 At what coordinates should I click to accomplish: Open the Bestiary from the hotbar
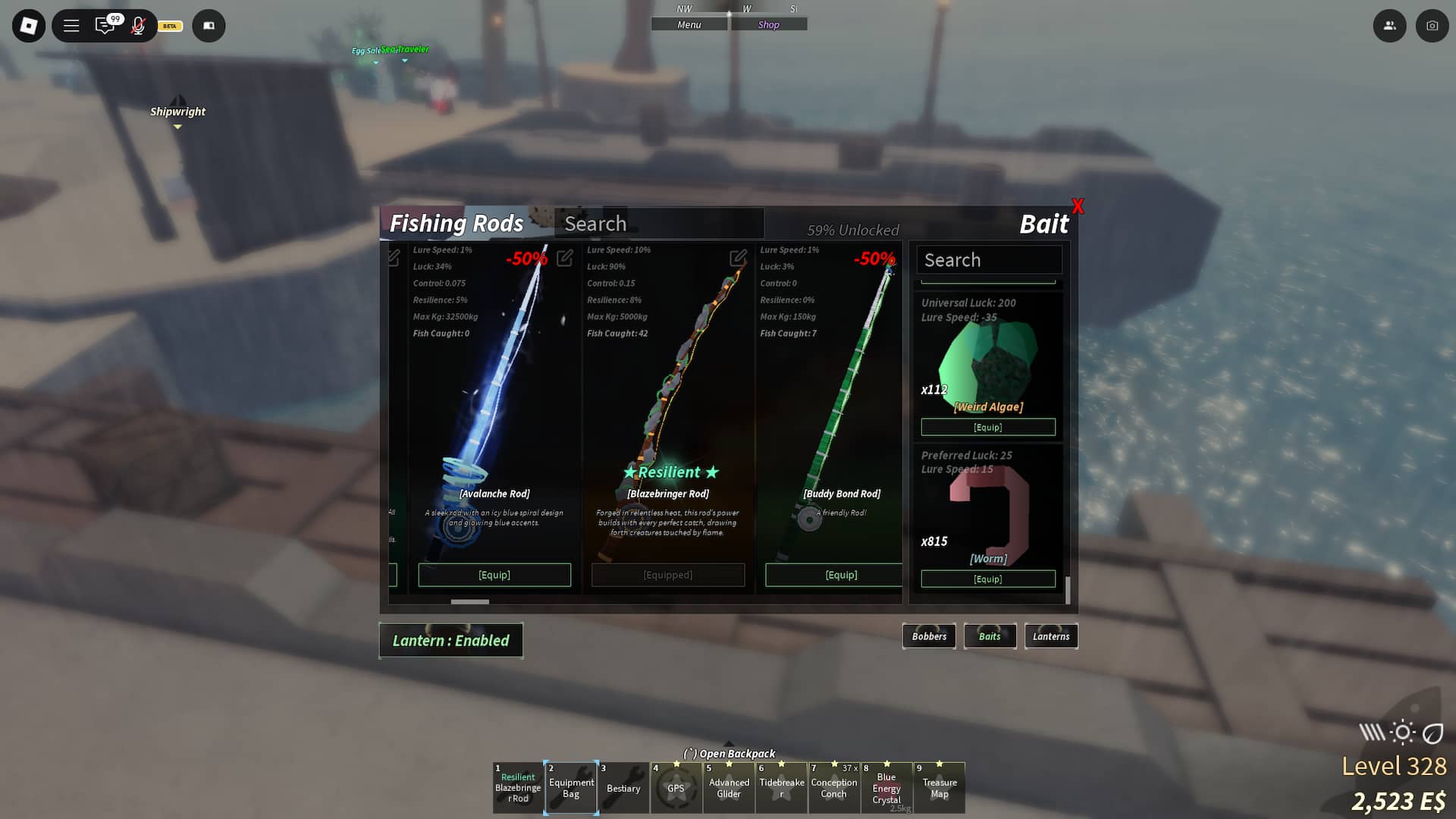point(623,788)
